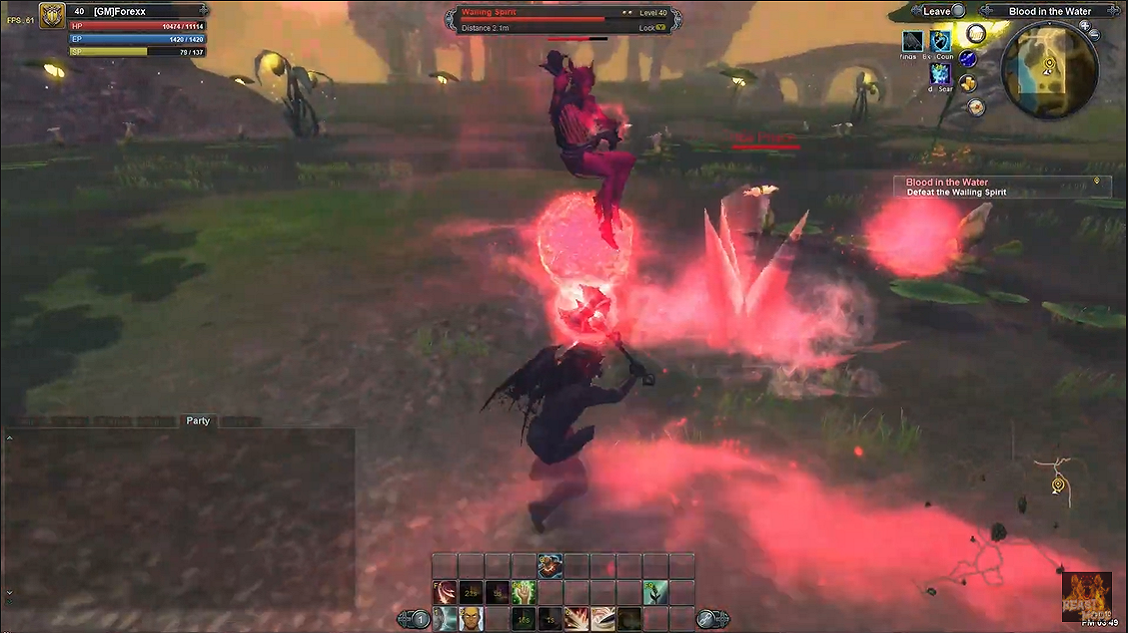Click the hotbar page number 1 button
The height and width of the screenshot is (633, 1128).
421,620
